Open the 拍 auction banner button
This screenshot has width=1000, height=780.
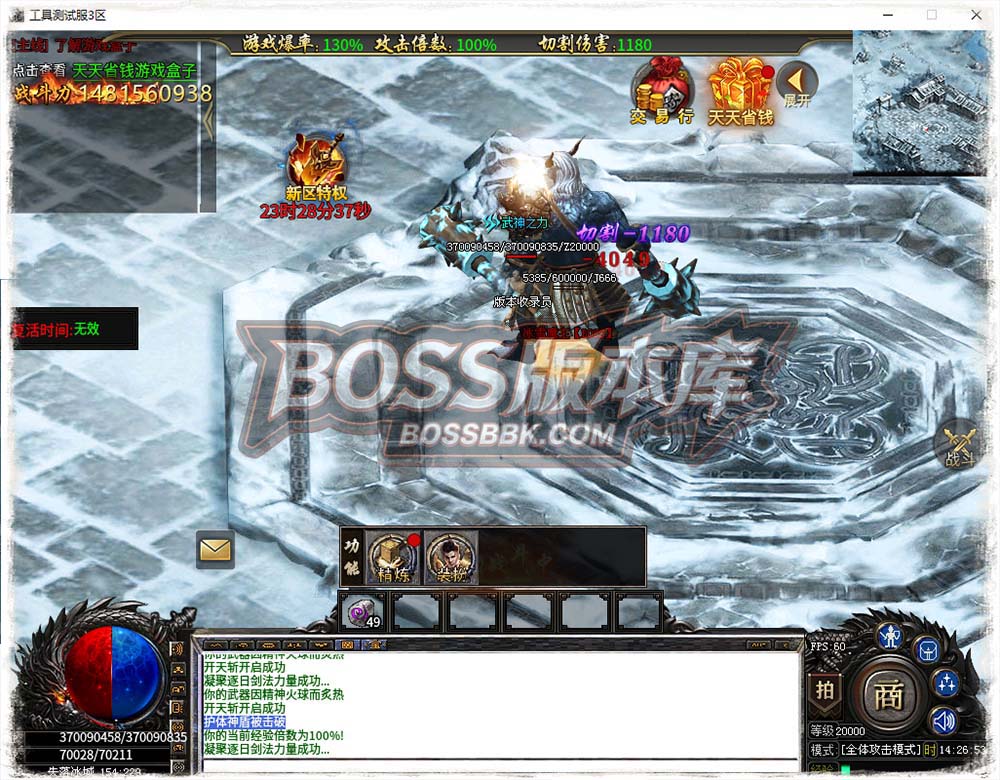click(x=825, y=690)
